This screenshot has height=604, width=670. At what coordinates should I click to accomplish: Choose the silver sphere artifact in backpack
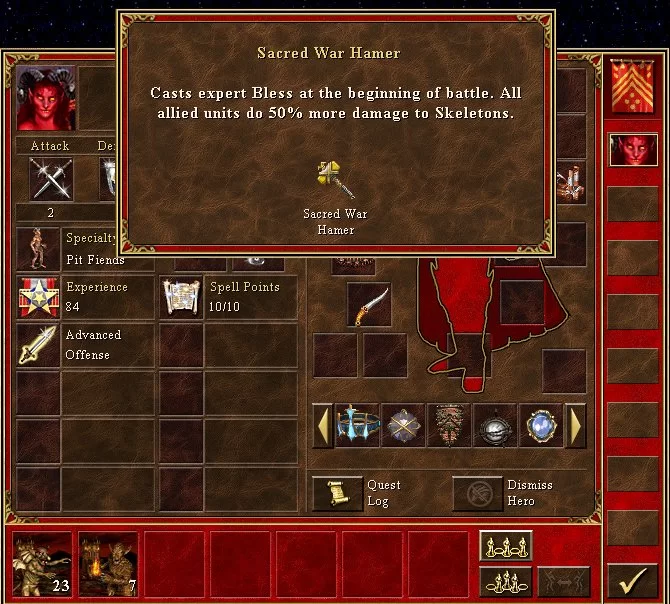pos(495,425)
